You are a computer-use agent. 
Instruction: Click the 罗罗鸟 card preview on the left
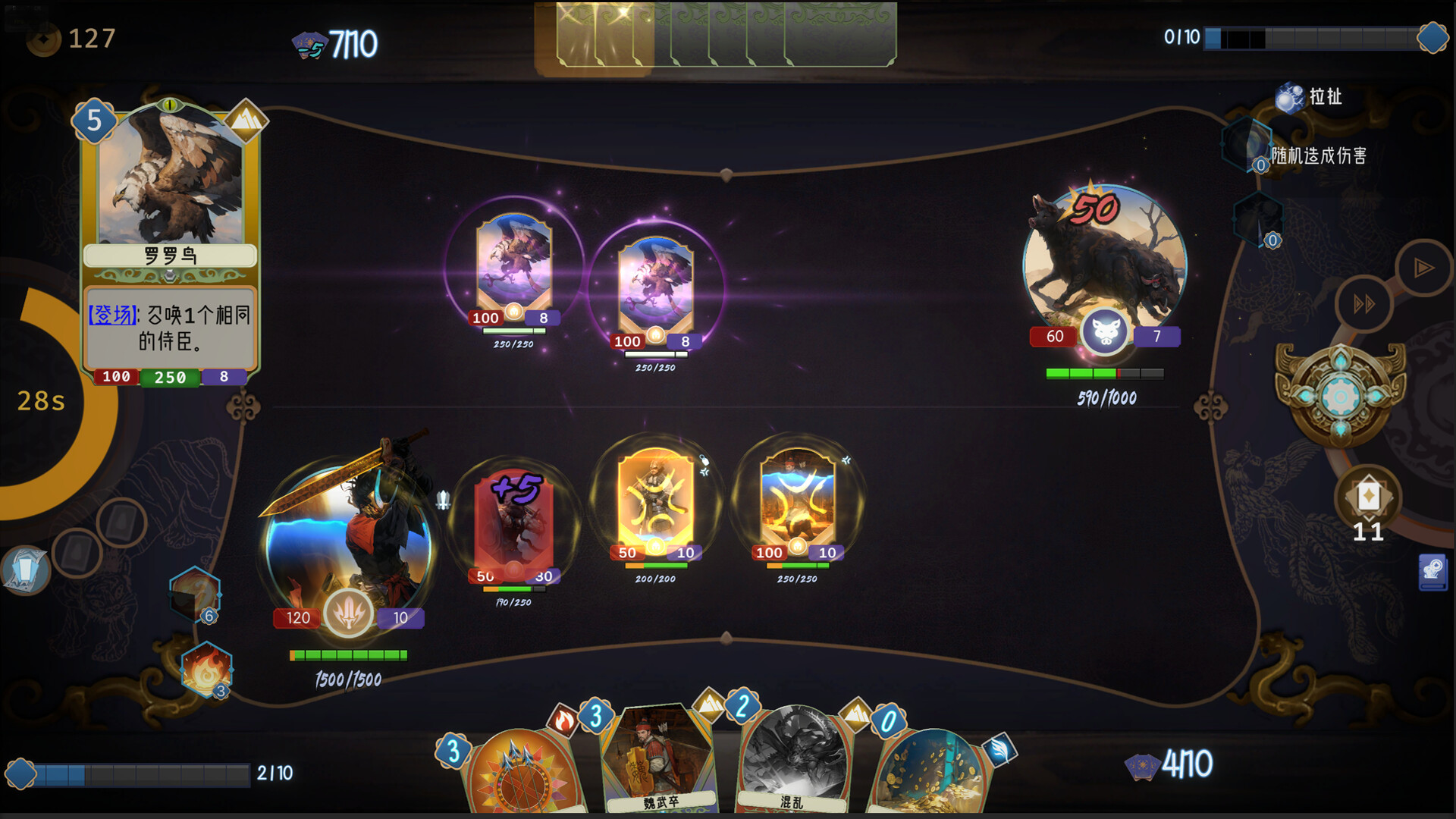click(168, 243)
